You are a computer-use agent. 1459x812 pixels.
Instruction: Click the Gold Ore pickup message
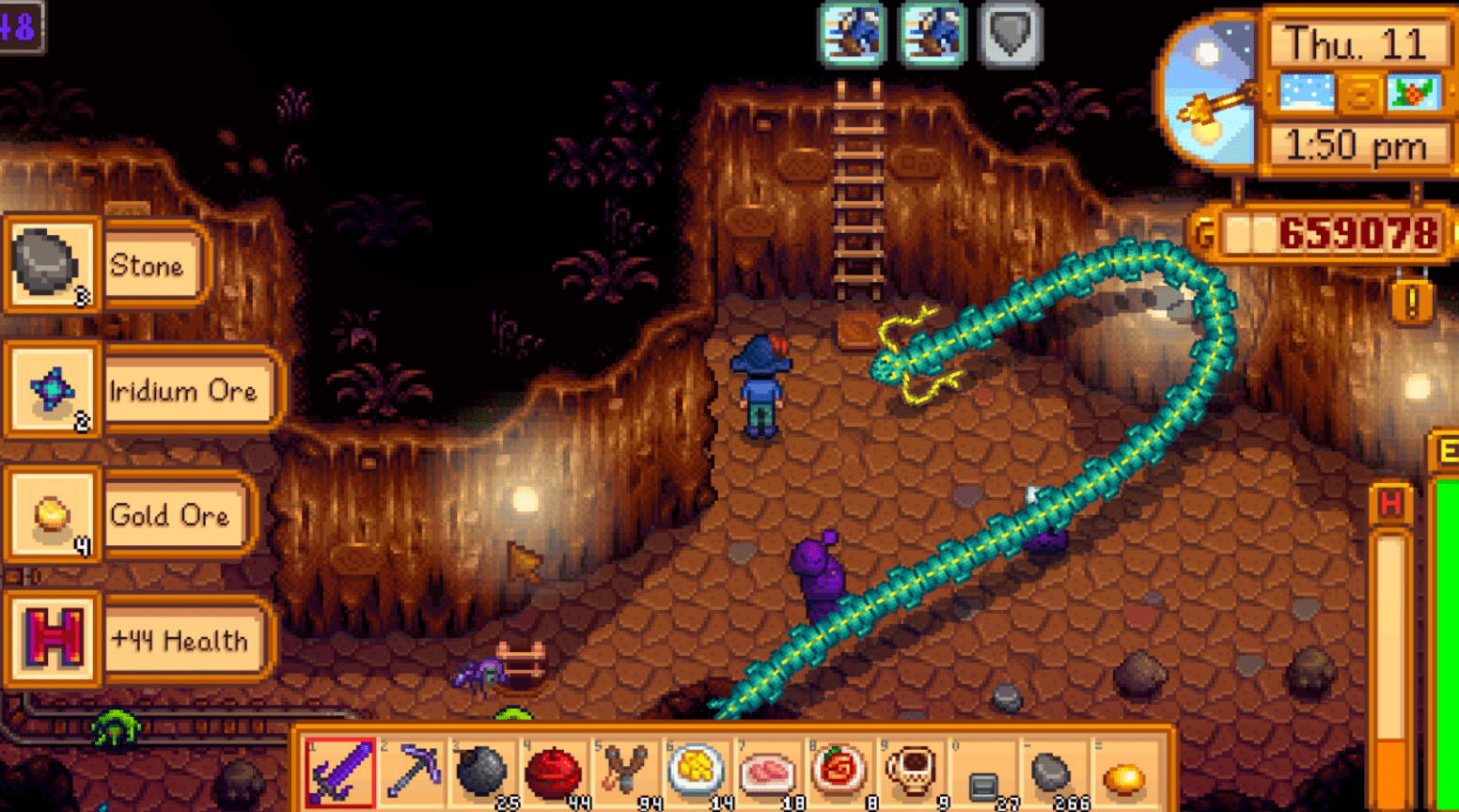pos(169,516)
